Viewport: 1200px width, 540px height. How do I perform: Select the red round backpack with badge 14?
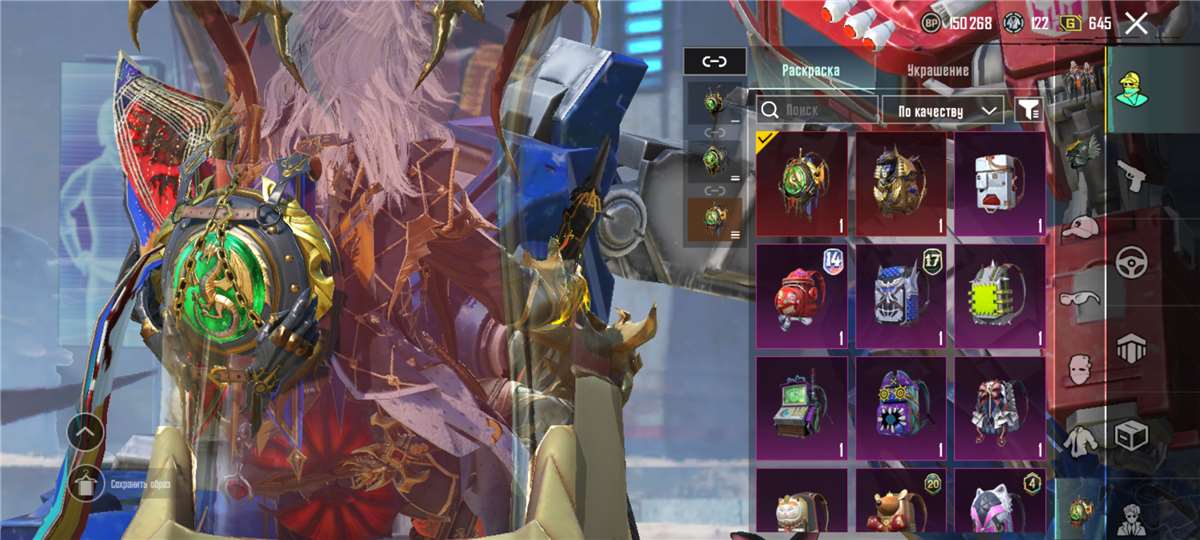pyautogui.click(x=802, y=295)
